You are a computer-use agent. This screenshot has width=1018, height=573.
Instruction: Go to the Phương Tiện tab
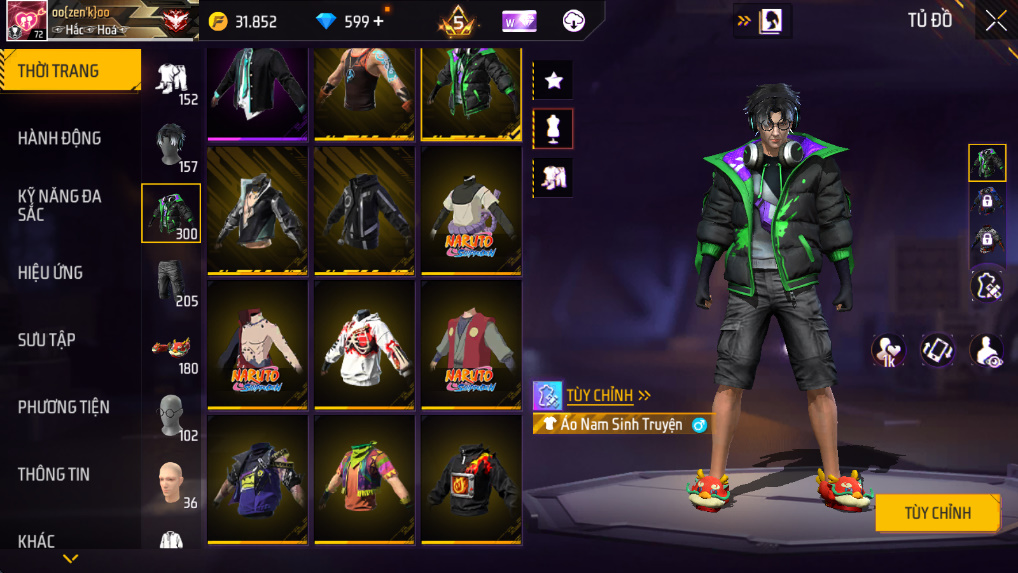(63, 407)
